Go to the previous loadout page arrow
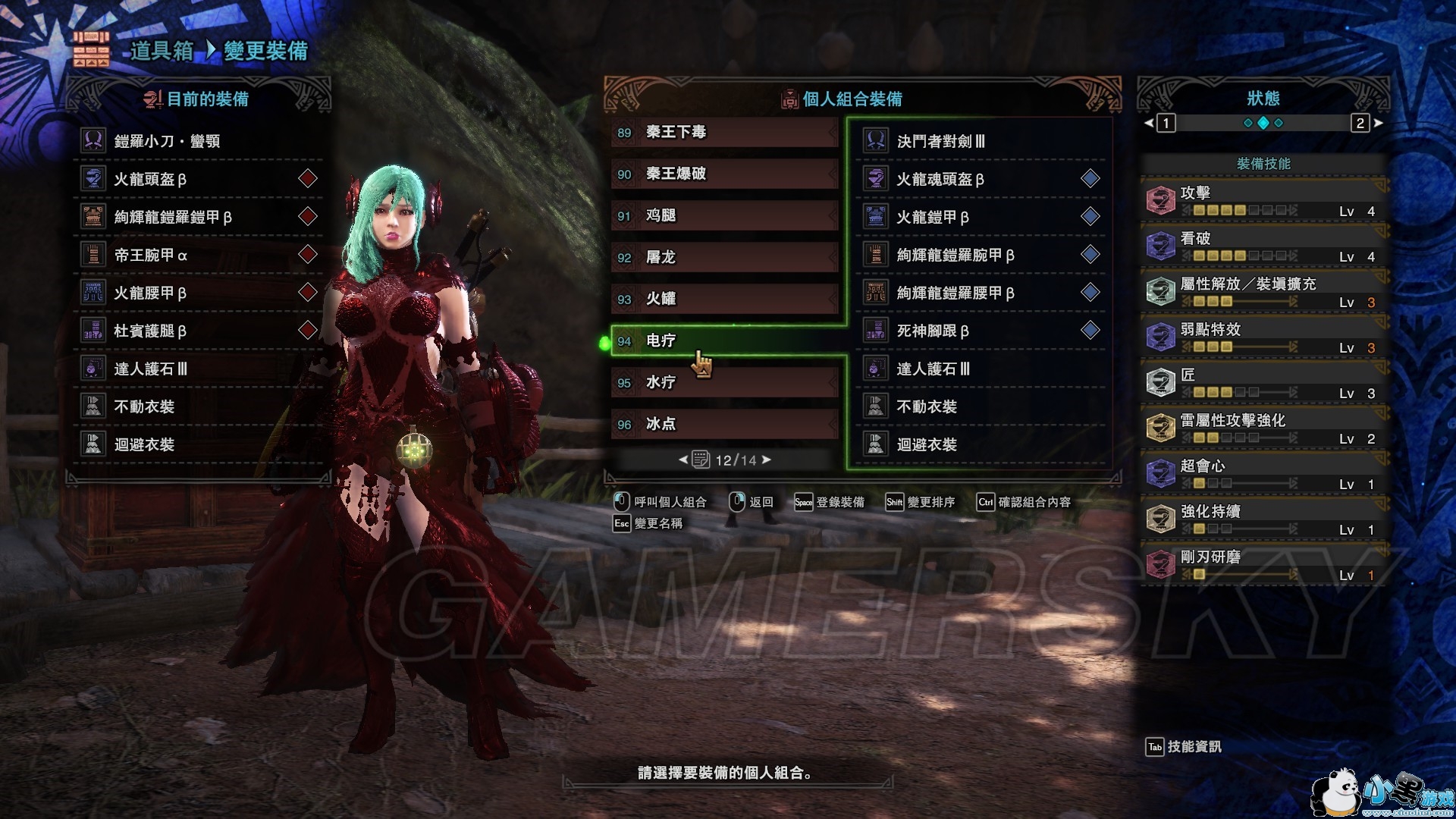1456x819 pixels. (682, 460)
